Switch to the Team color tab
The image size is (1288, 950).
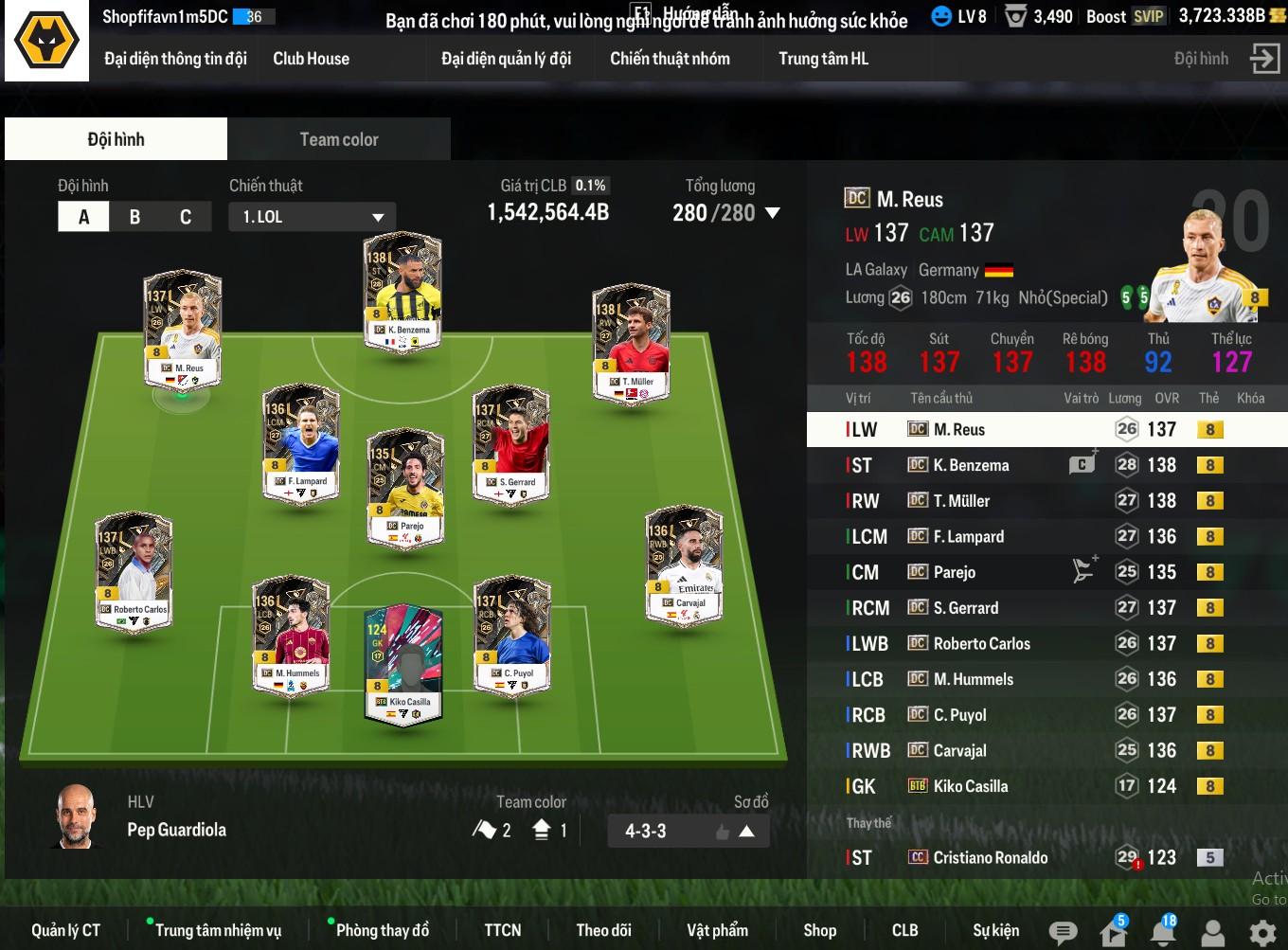tap(338, 139)
